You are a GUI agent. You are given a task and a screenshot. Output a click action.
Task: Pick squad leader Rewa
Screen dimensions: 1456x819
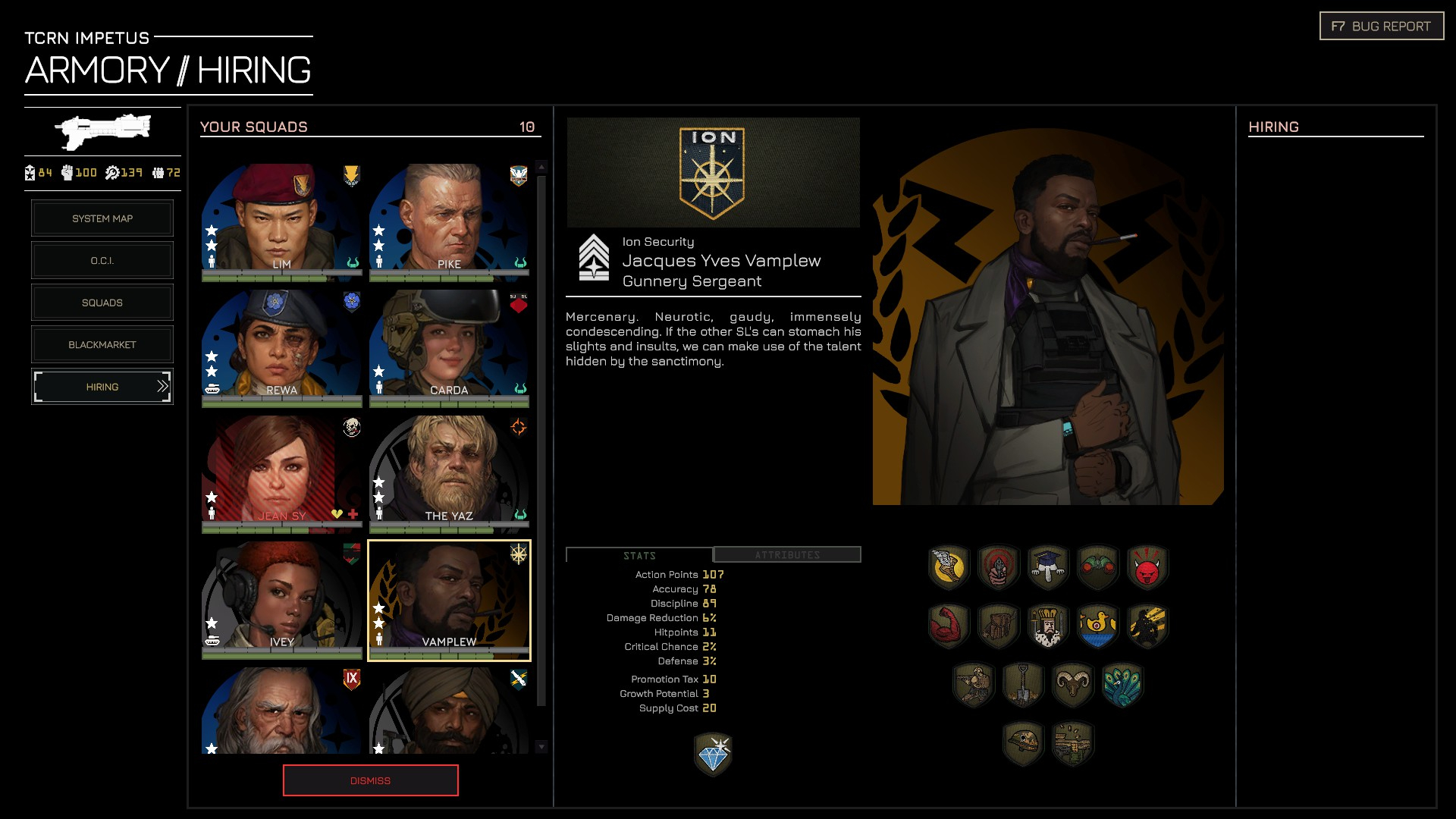(281, 346)
